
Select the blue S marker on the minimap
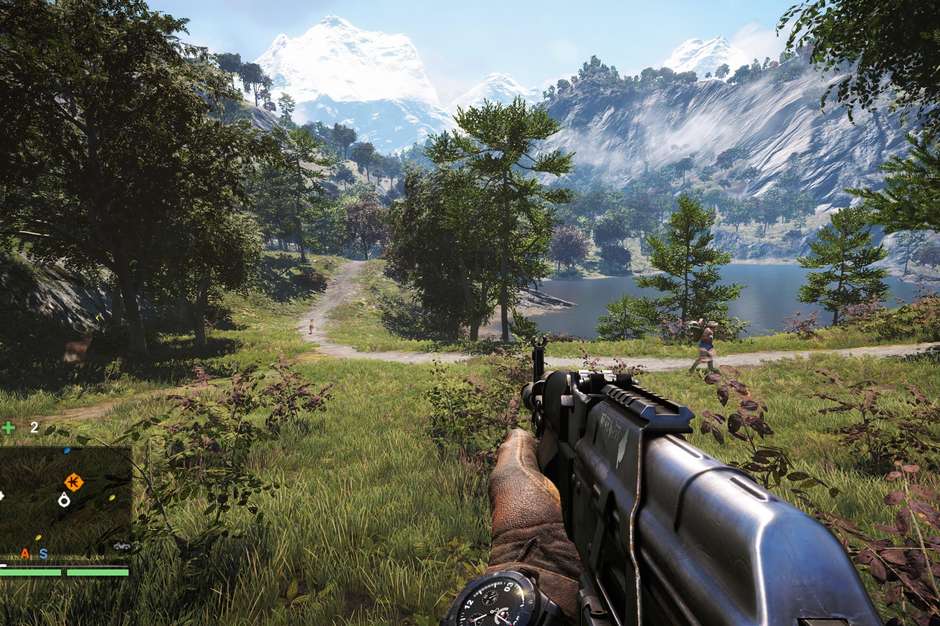[43, 553]
